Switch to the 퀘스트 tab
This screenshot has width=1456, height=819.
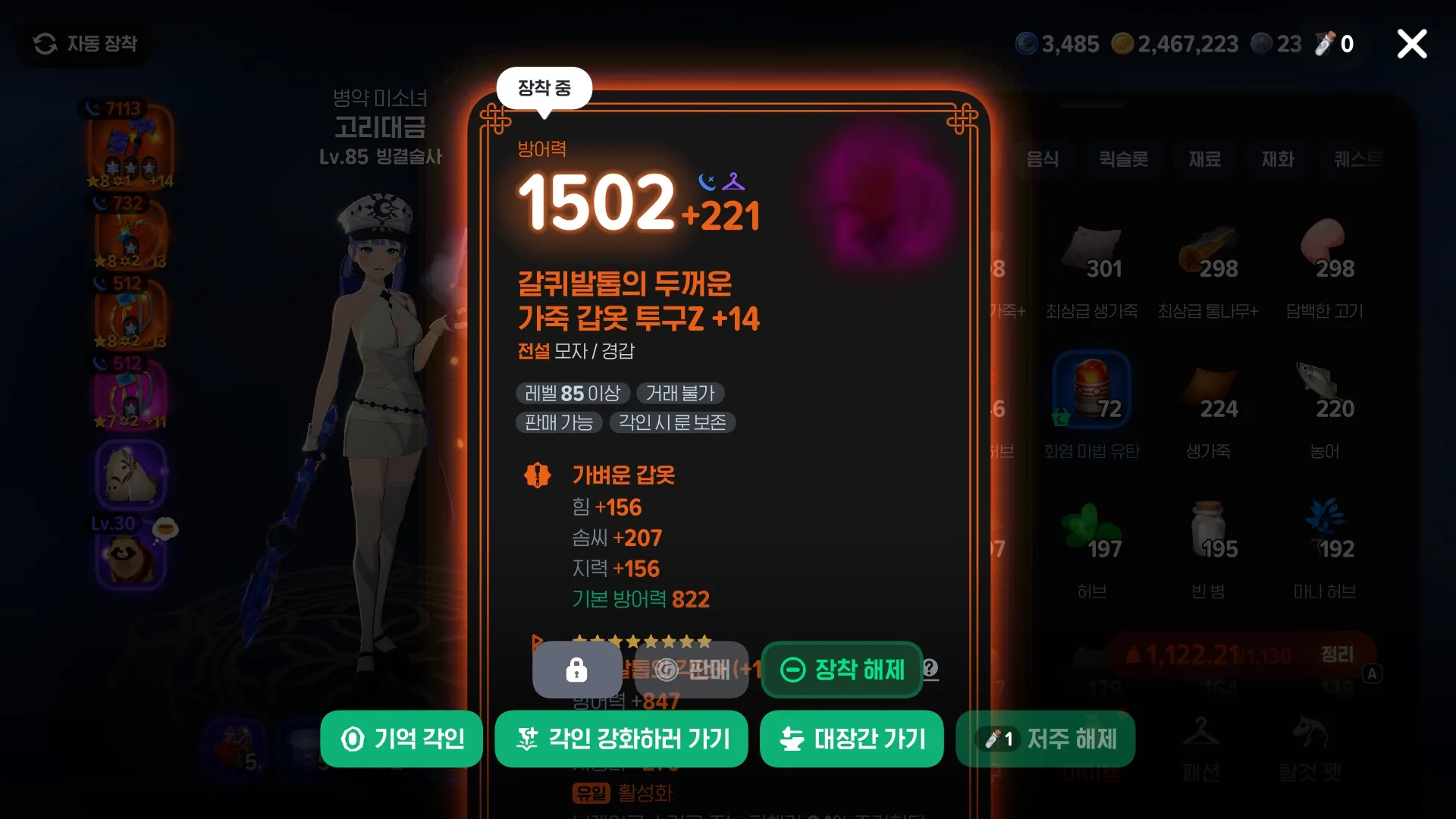click(1357, 159)
